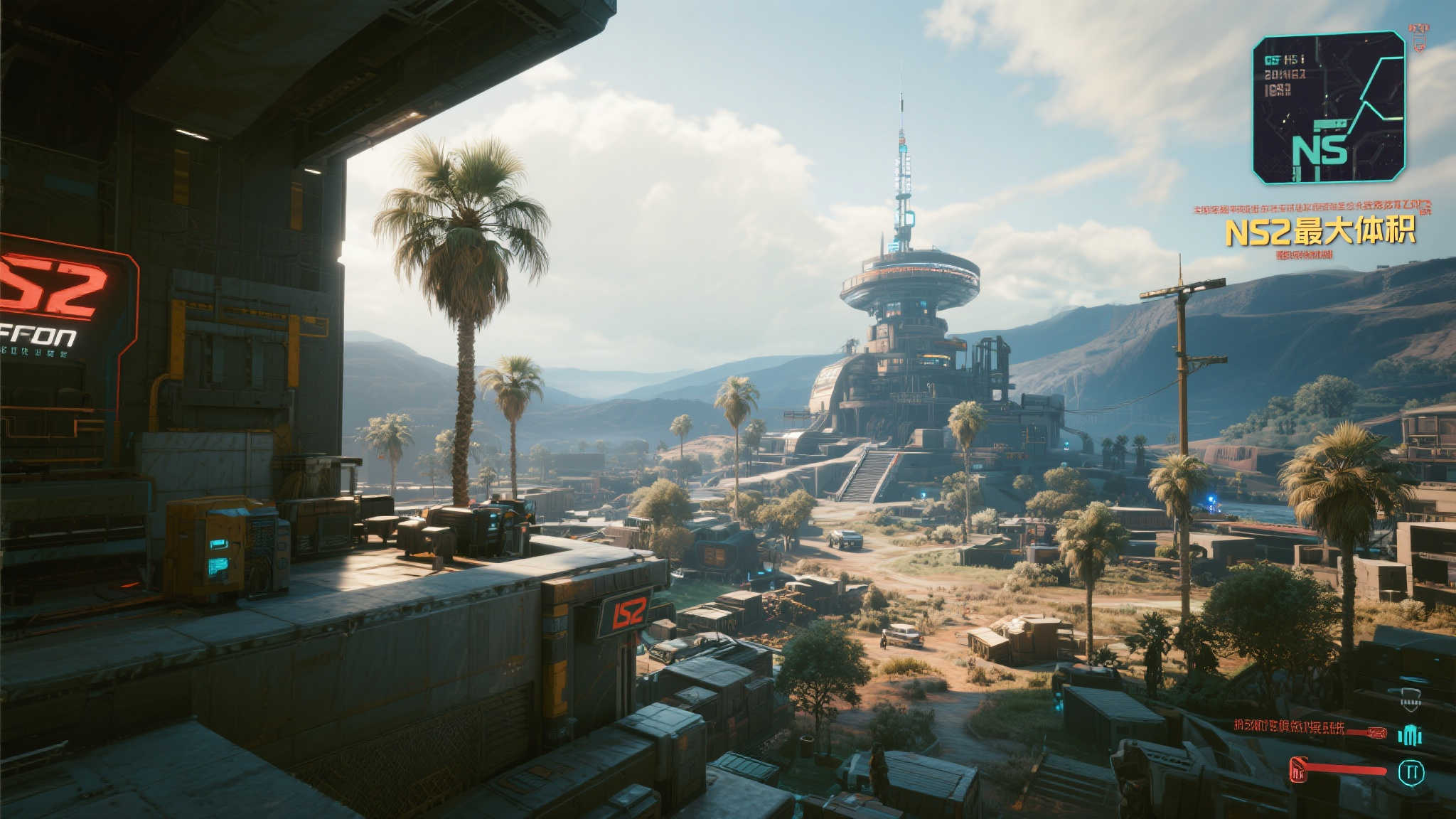The image size is (1456, 819).
Task: Select the NS2 最大体积 objective tracker
Action: pyautogui.click(x=1319, y=232)
